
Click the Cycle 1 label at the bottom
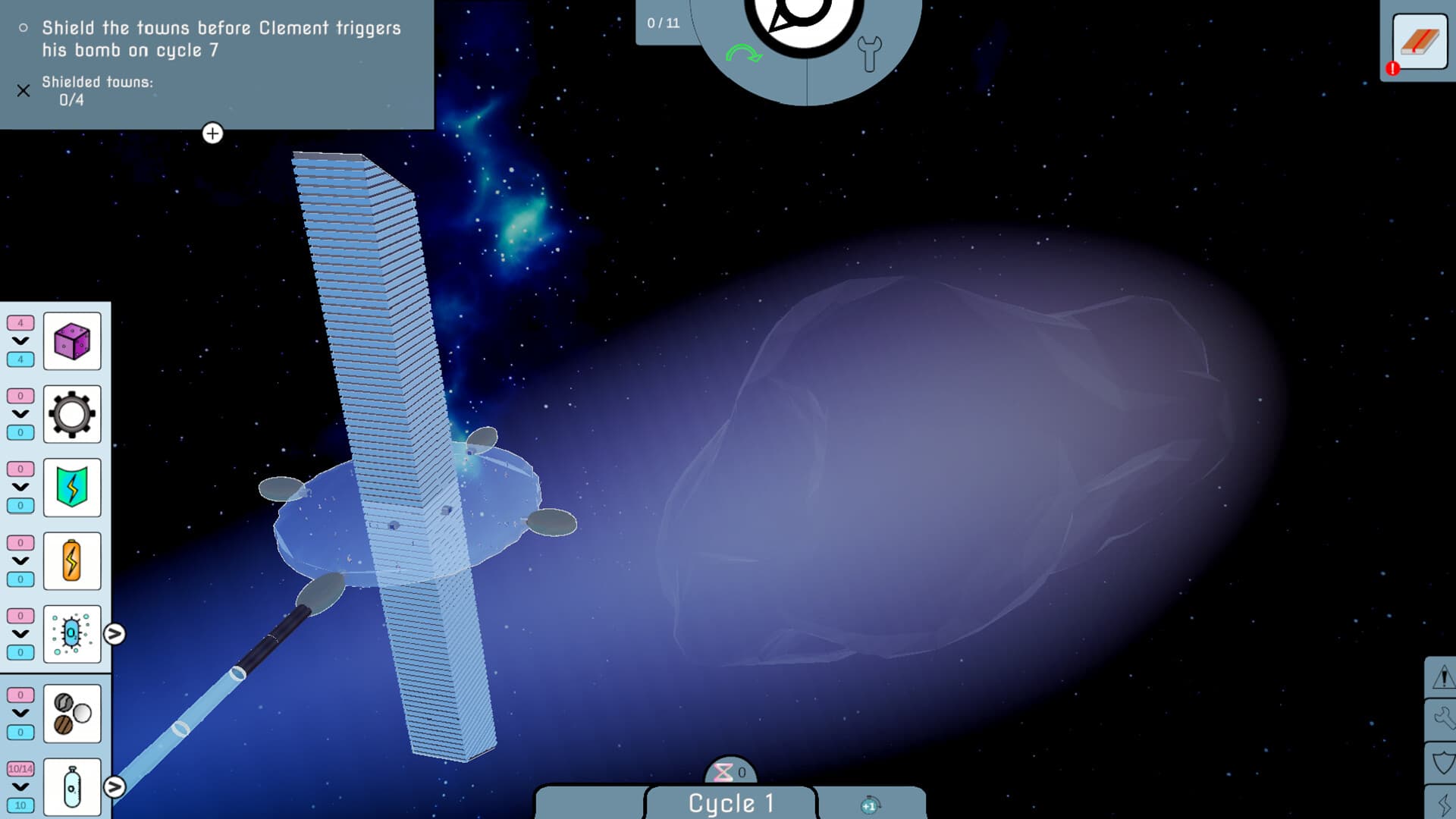point(730,803)
